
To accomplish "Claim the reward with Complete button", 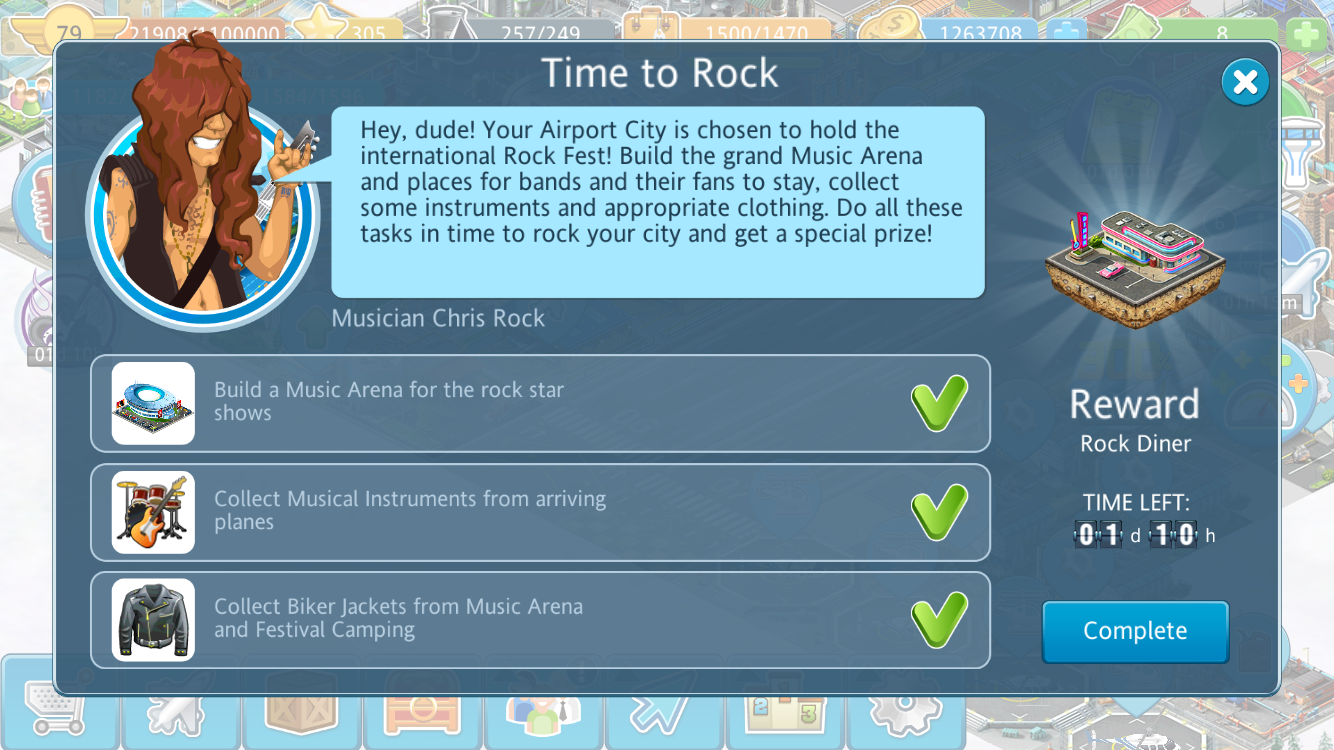I will (1135, 631).
